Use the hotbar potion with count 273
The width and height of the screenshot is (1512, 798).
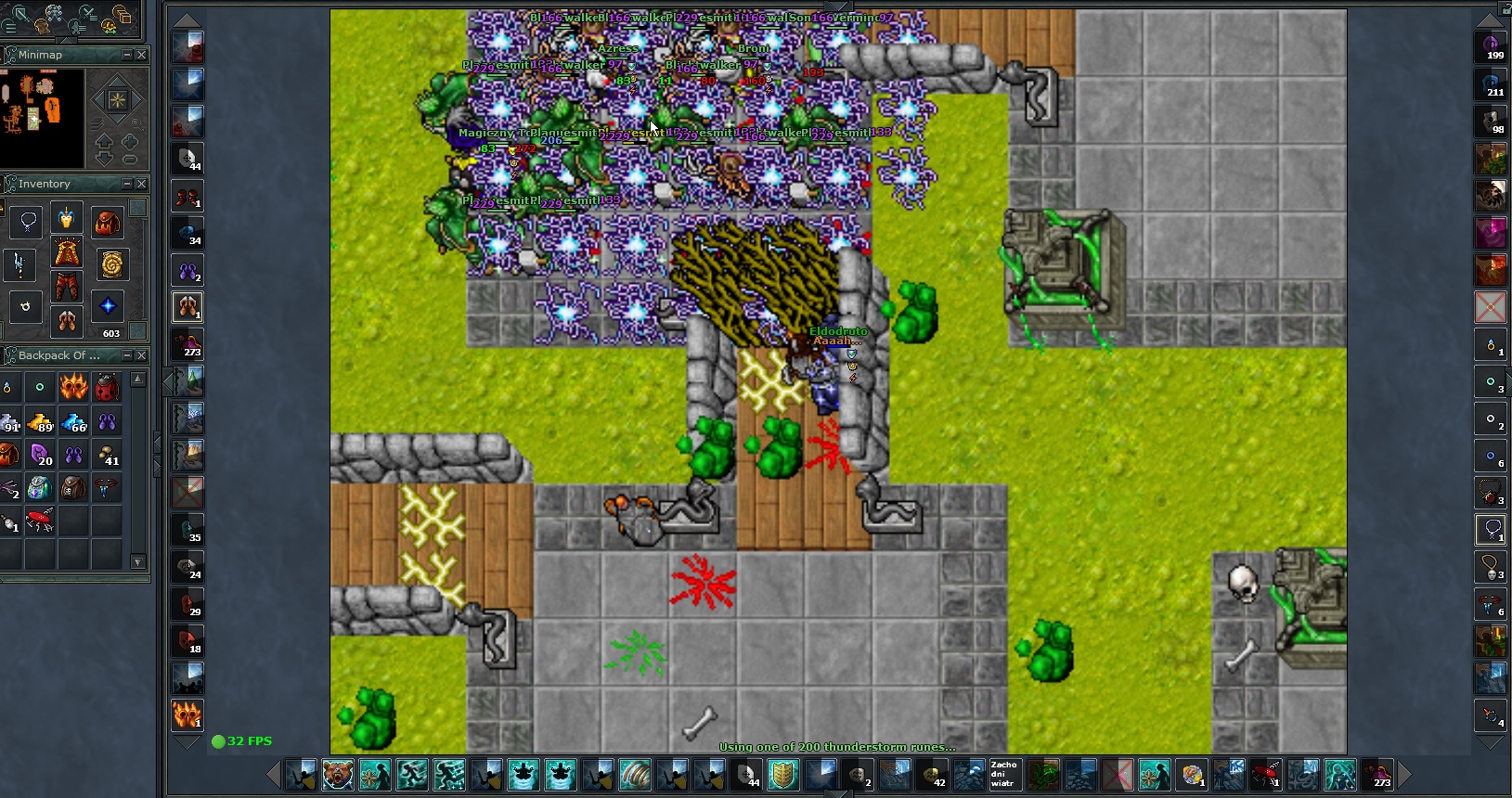[1376, 775]
